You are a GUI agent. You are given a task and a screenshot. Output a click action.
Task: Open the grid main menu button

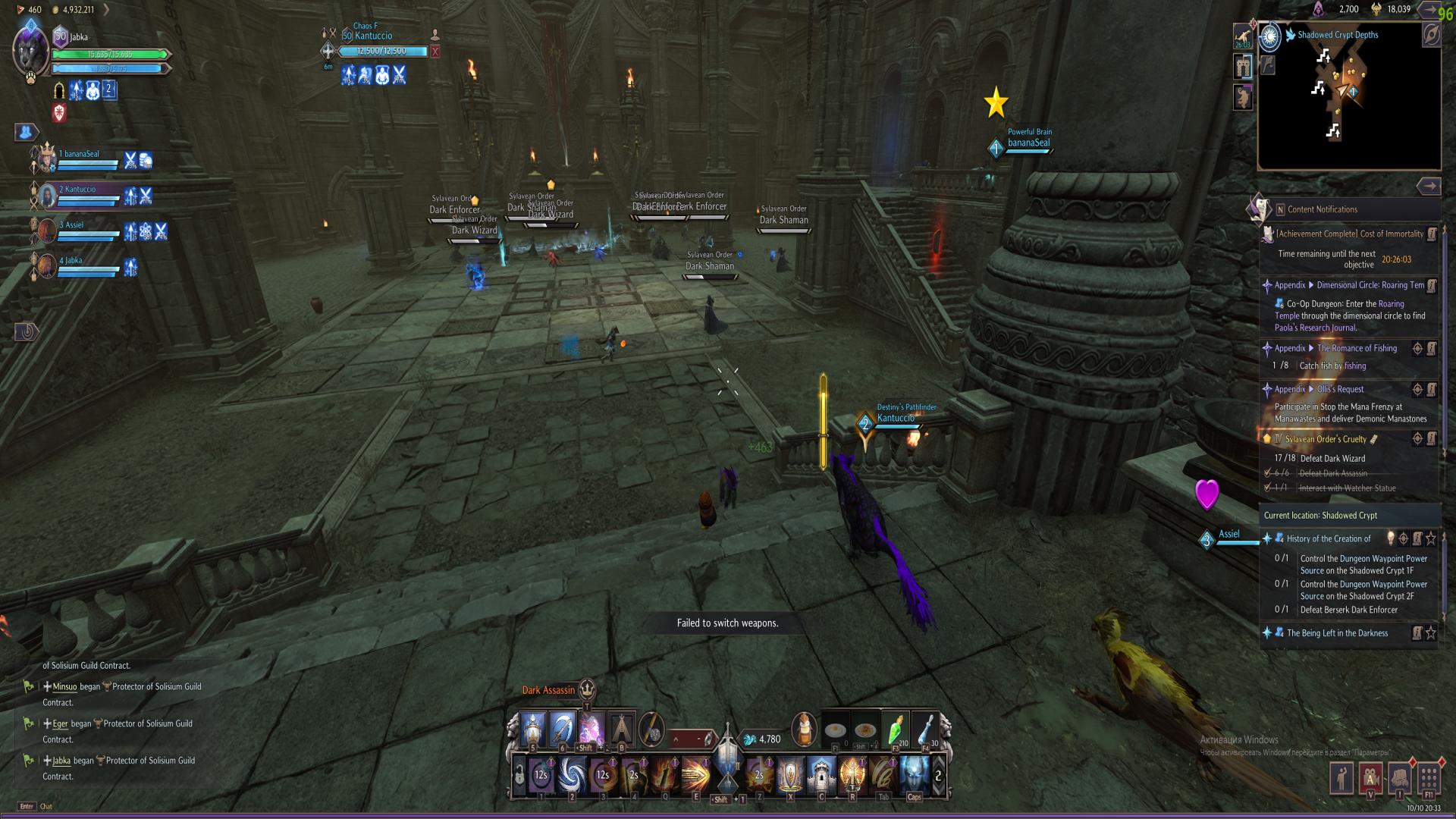[1429, 779]
